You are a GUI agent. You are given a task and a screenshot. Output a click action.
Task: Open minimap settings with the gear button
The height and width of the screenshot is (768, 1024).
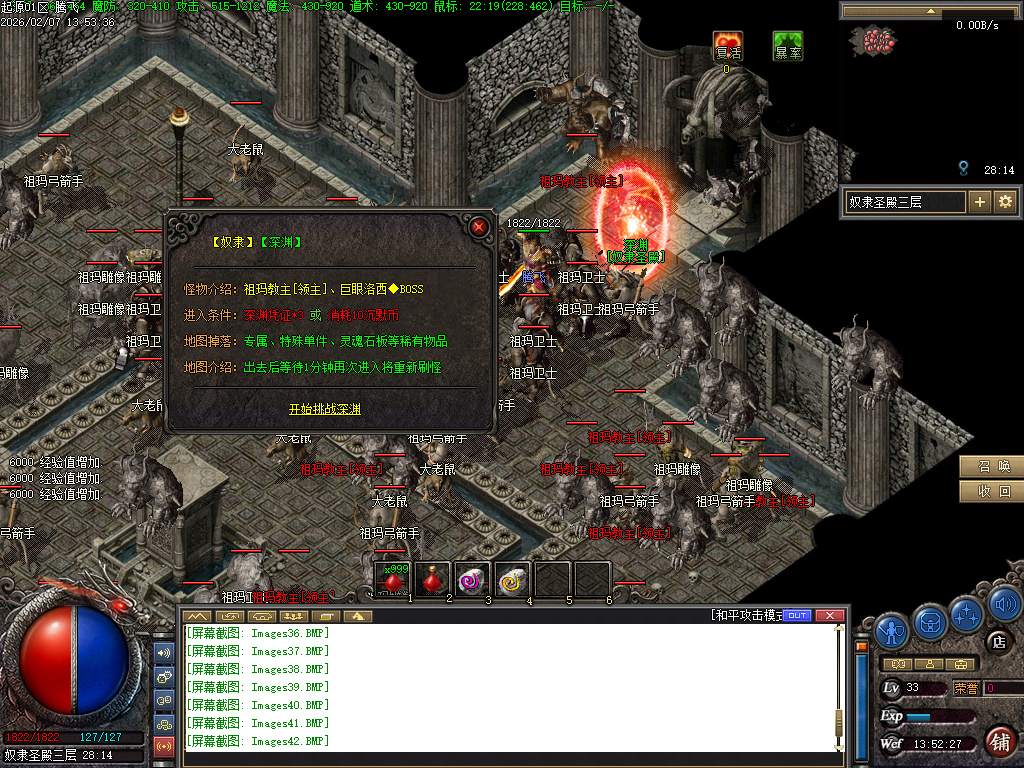click(1005, 202)
